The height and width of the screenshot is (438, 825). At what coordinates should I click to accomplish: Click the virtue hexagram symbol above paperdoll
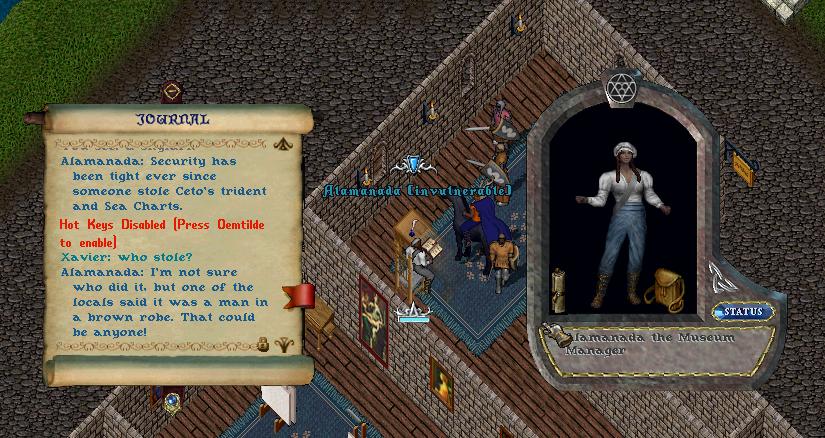[x=619, y=89]
